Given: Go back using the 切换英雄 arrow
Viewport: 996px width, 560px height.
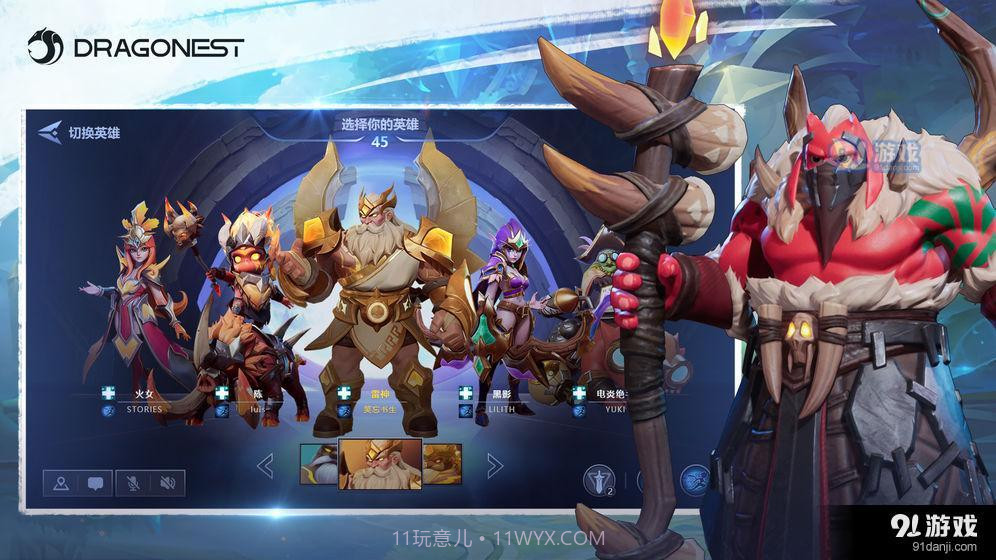Looking at the screenshot, I should click(51, 132).
